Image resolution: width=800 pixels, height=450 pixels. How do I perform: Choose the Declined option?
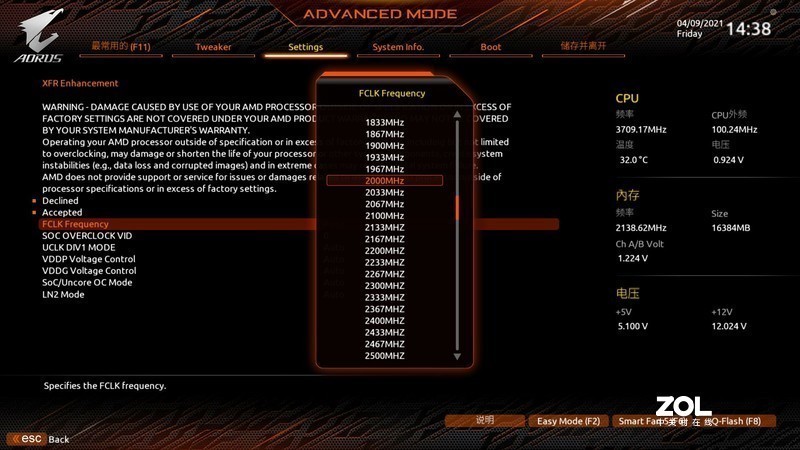pyautogui.click(x=60, y=201)
